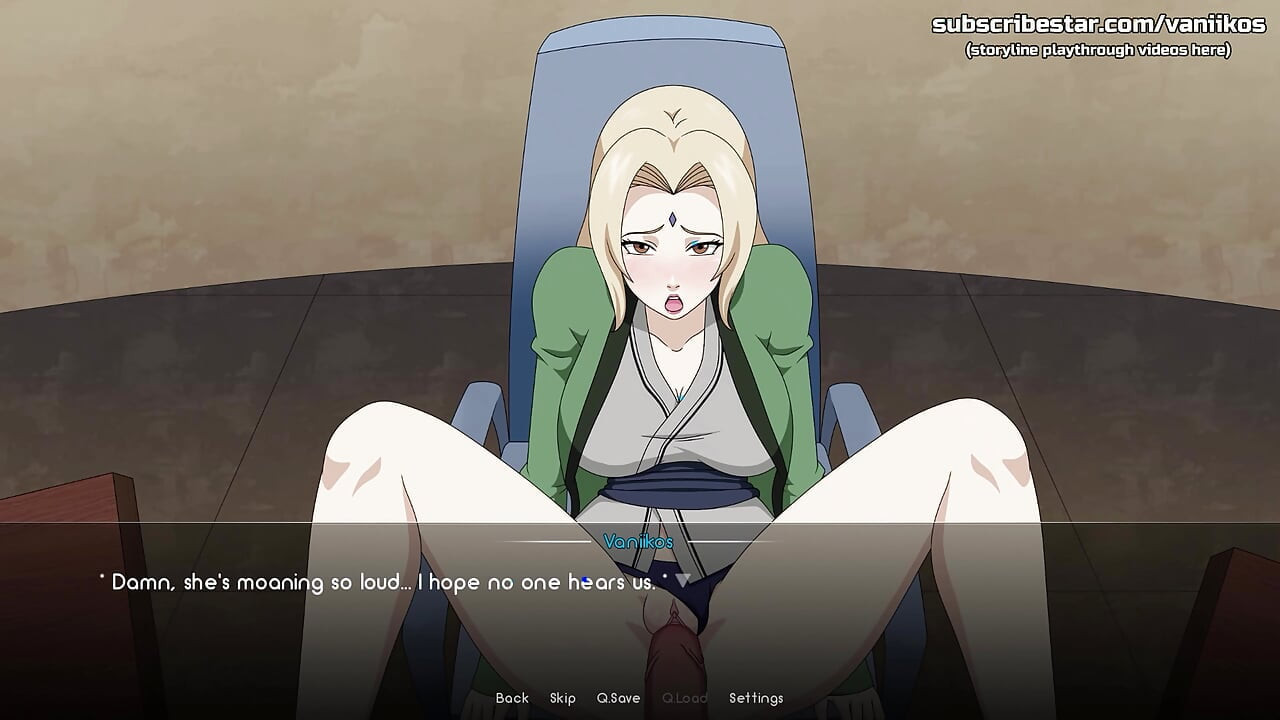Click the Vanikos name label above the textbox

point(637,539)
